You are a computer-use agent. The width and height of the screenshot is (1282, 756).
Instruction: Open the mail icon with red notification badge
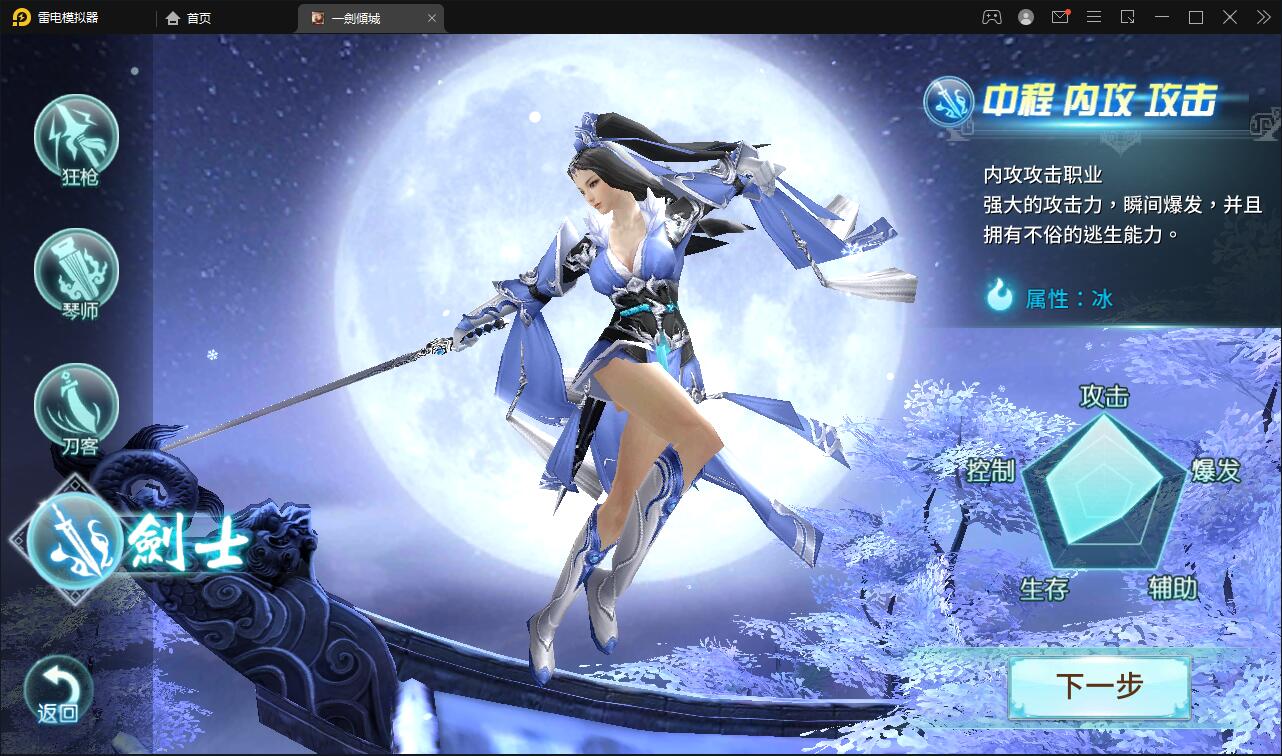[1060, 17]
